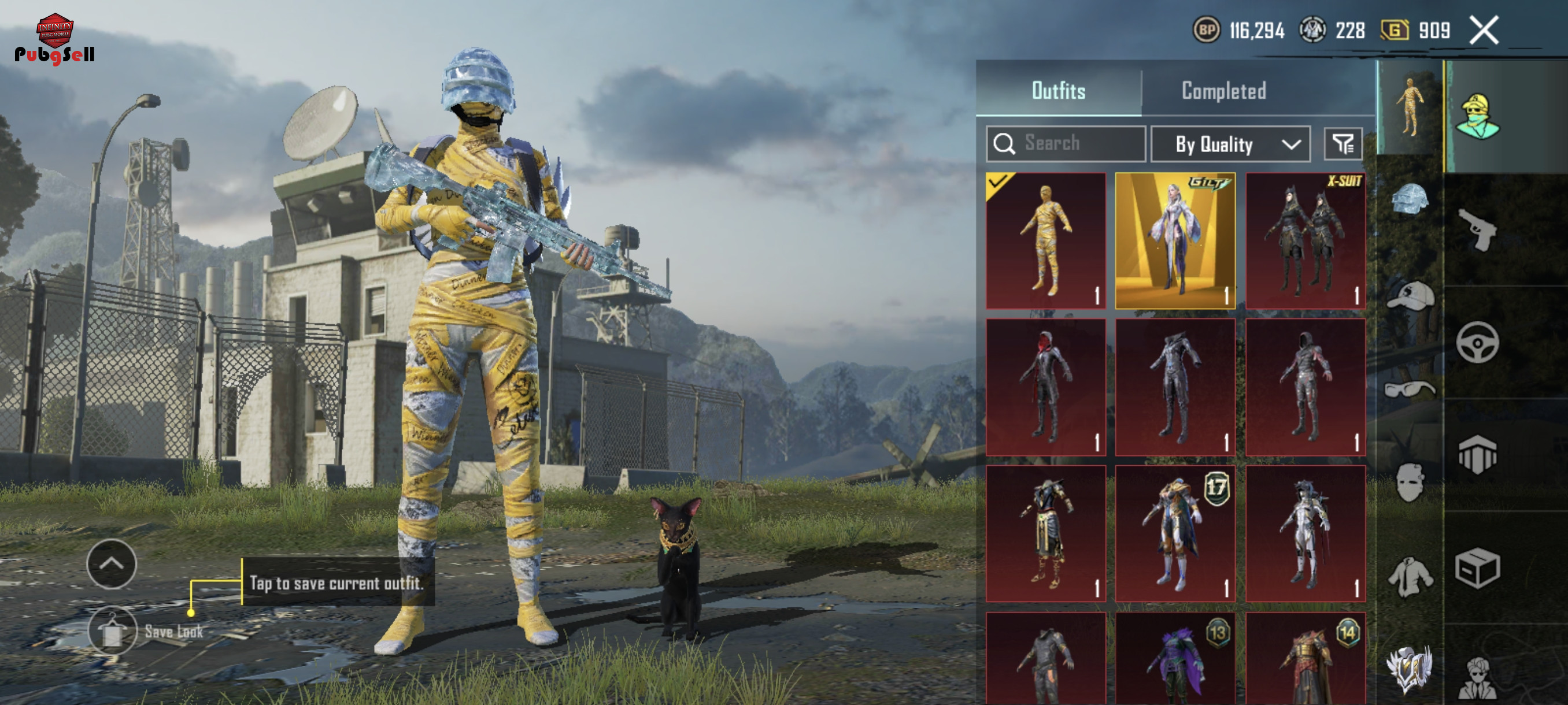
Task: Open the By Quality sort dropdown
Action: tap(1230, 144)
